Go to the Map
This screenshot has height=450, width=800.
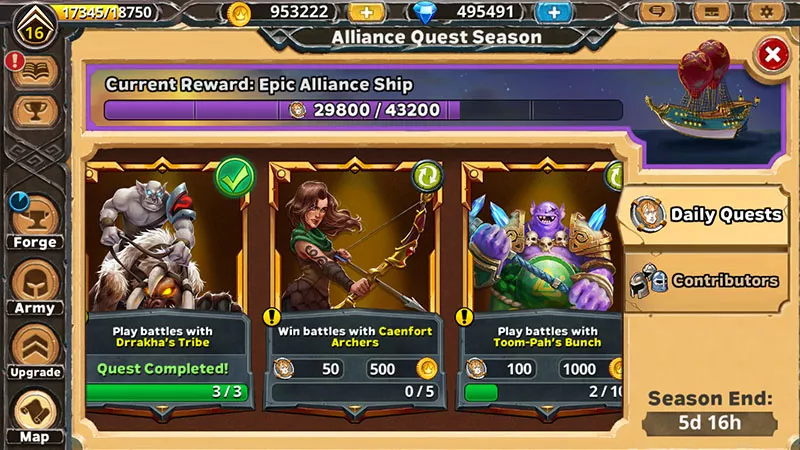click(x=35, y=415)
